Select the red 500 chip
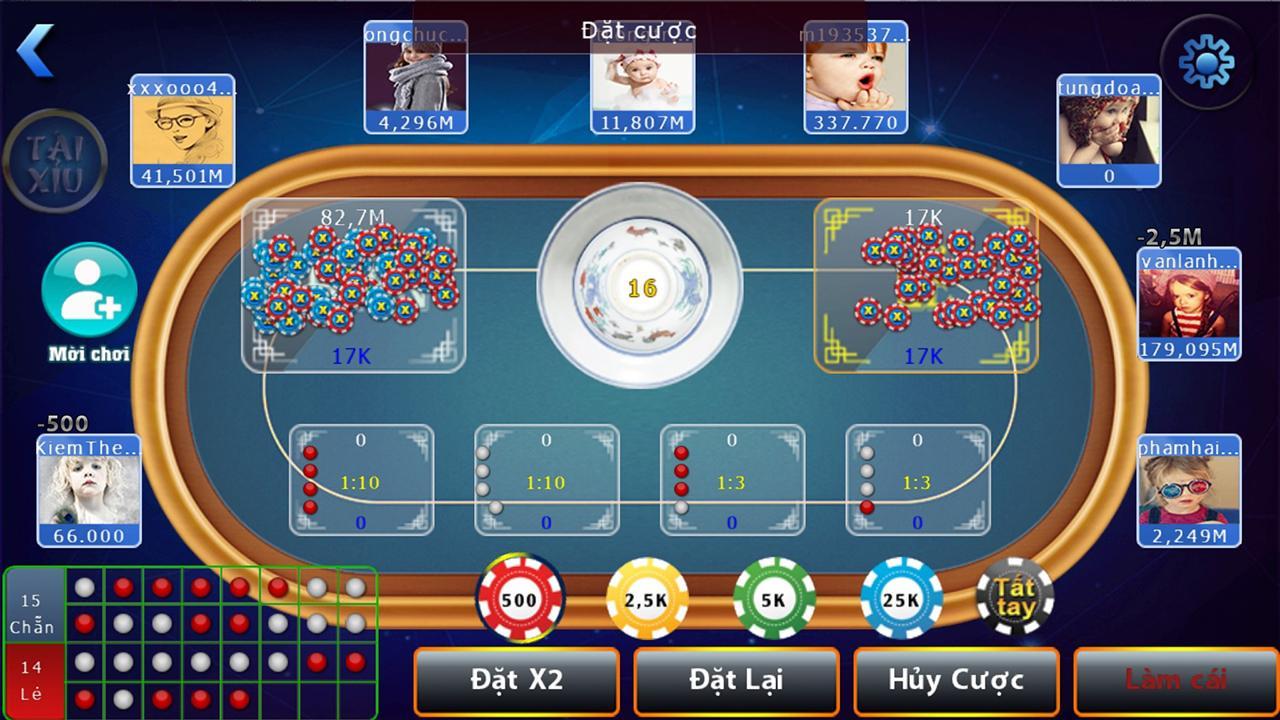 coord(519,599)
